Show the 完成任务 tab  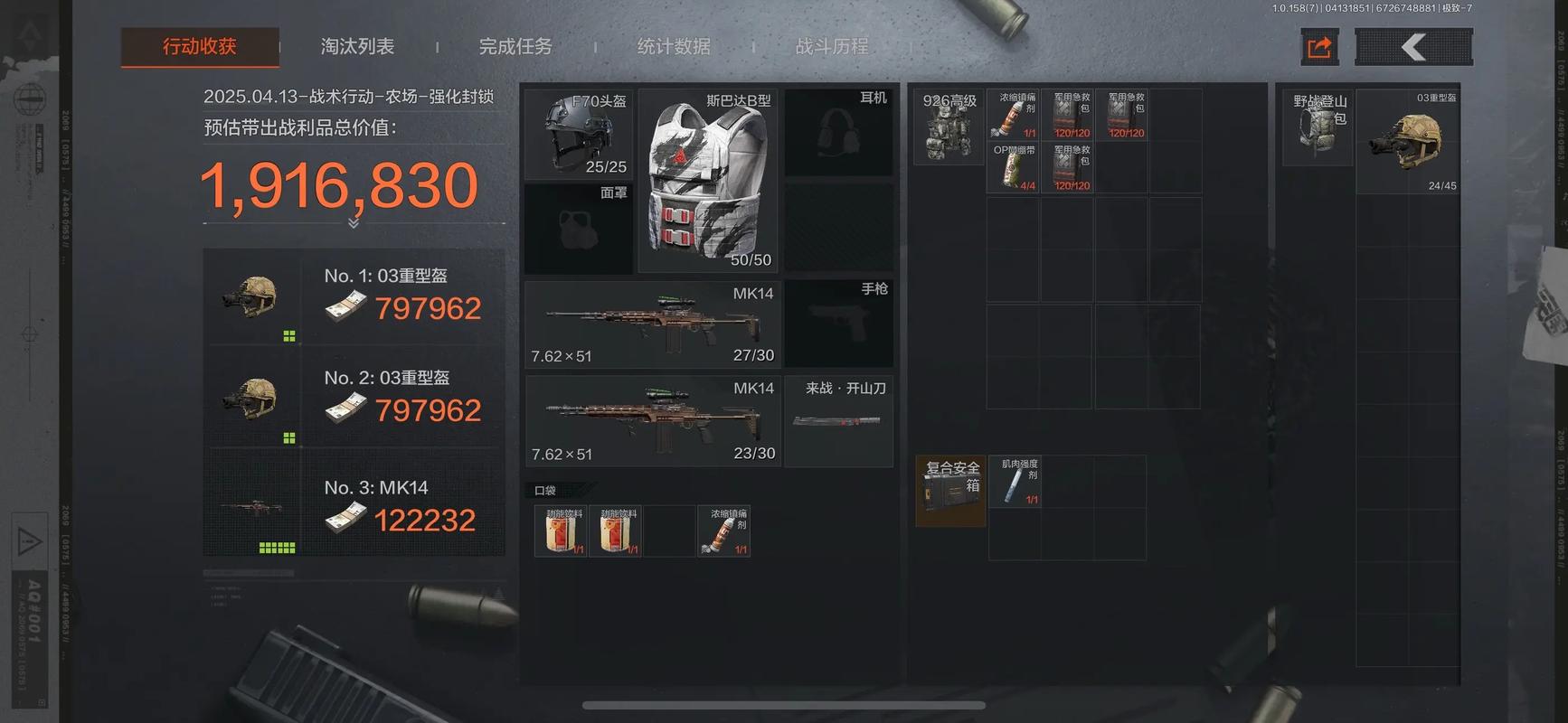(x=515, y=47)
